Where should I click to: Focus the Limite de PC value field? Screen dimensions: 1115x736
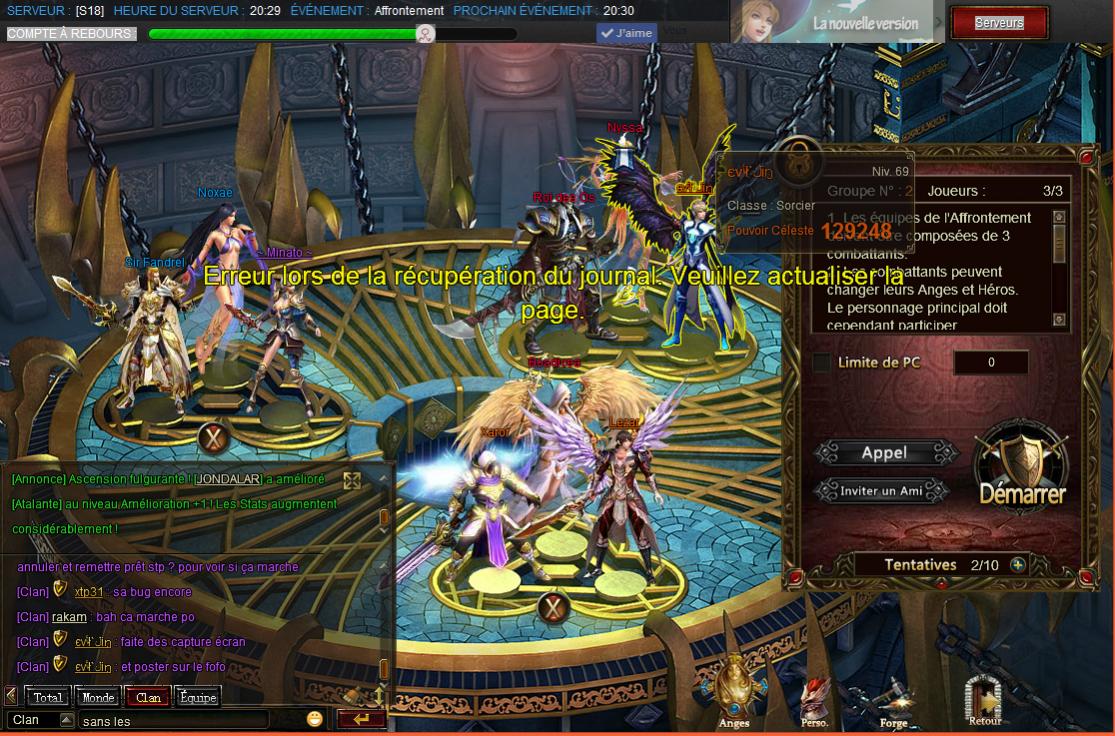pyautogui.click(x=990, y=363)
